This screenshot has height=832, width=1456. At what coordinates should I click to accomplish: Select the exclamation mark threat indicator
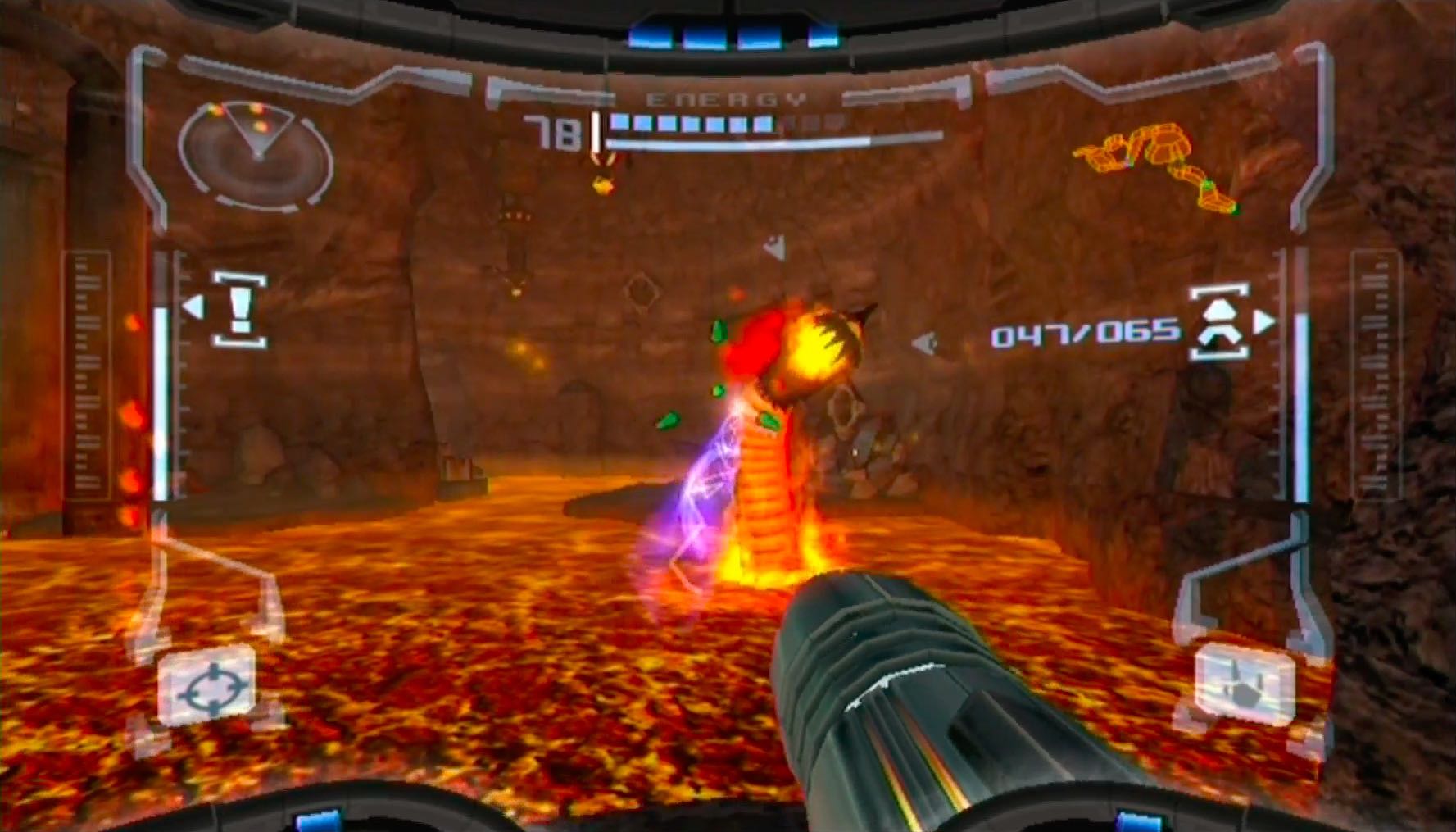tap(239, 310)
